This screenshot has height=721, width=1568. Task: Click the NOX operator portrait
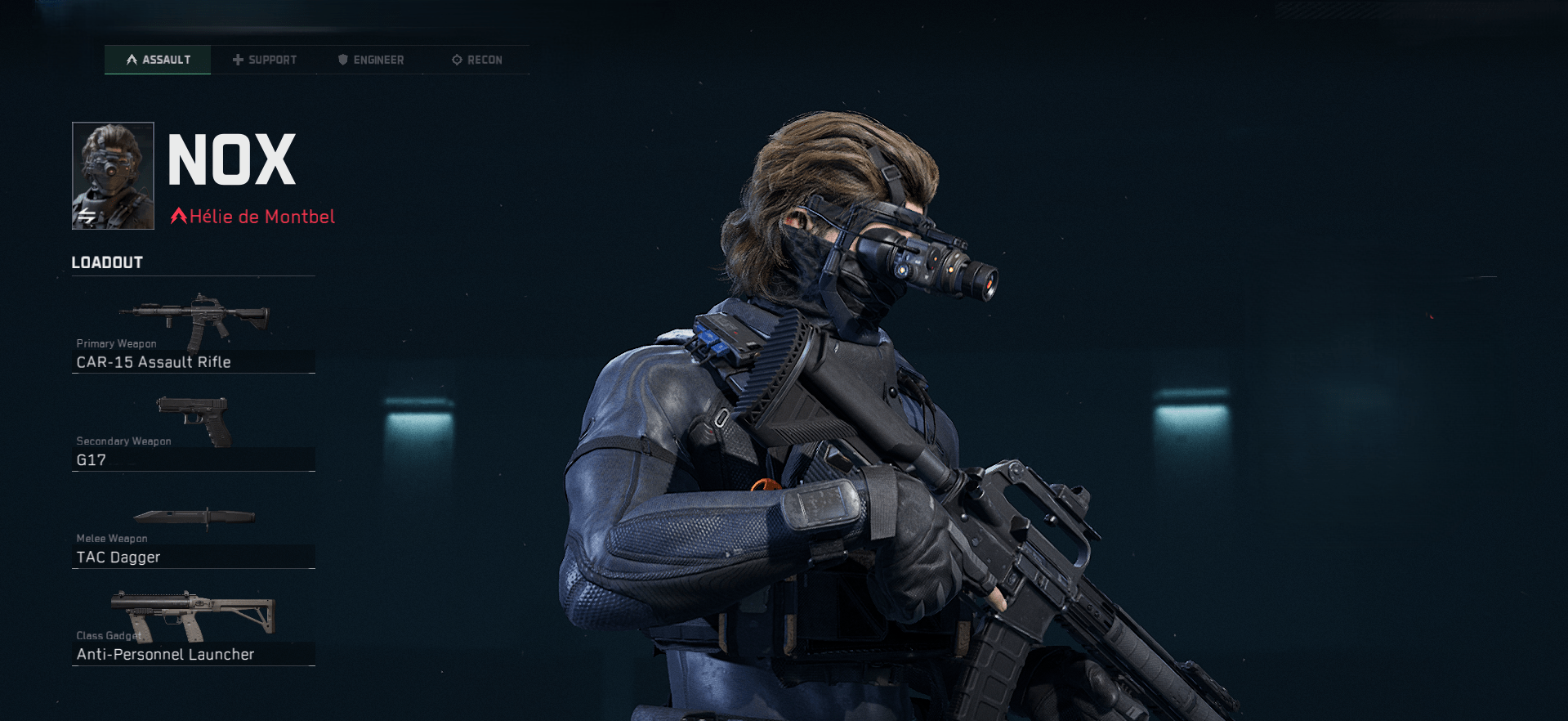coord(112,175)
